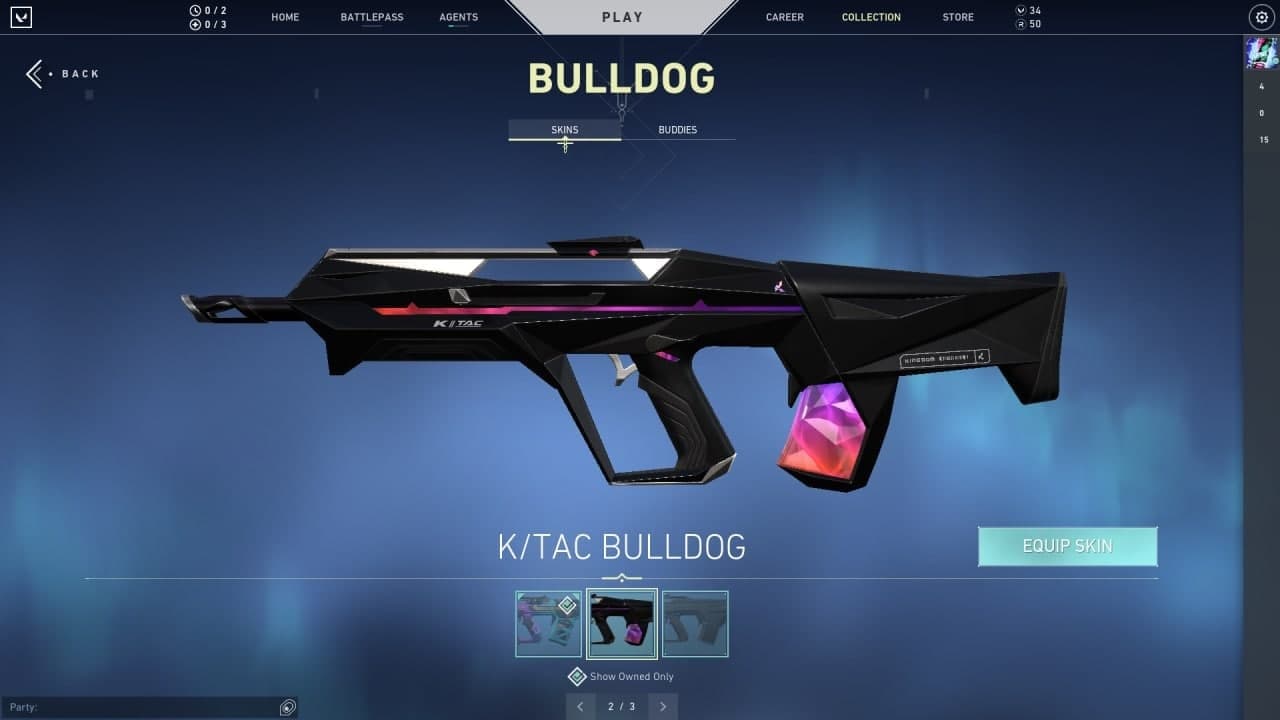The height and width of the screenshot is (720, 1280).
Task: Toggle Show Owned Only
Action: coord(577,677)
